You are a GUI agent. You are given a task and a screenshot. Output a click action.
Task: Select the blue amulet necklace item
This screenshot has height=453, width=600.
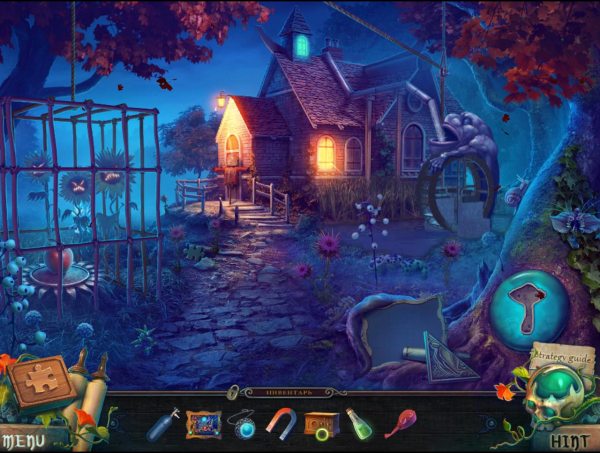(x=243, y=424)
